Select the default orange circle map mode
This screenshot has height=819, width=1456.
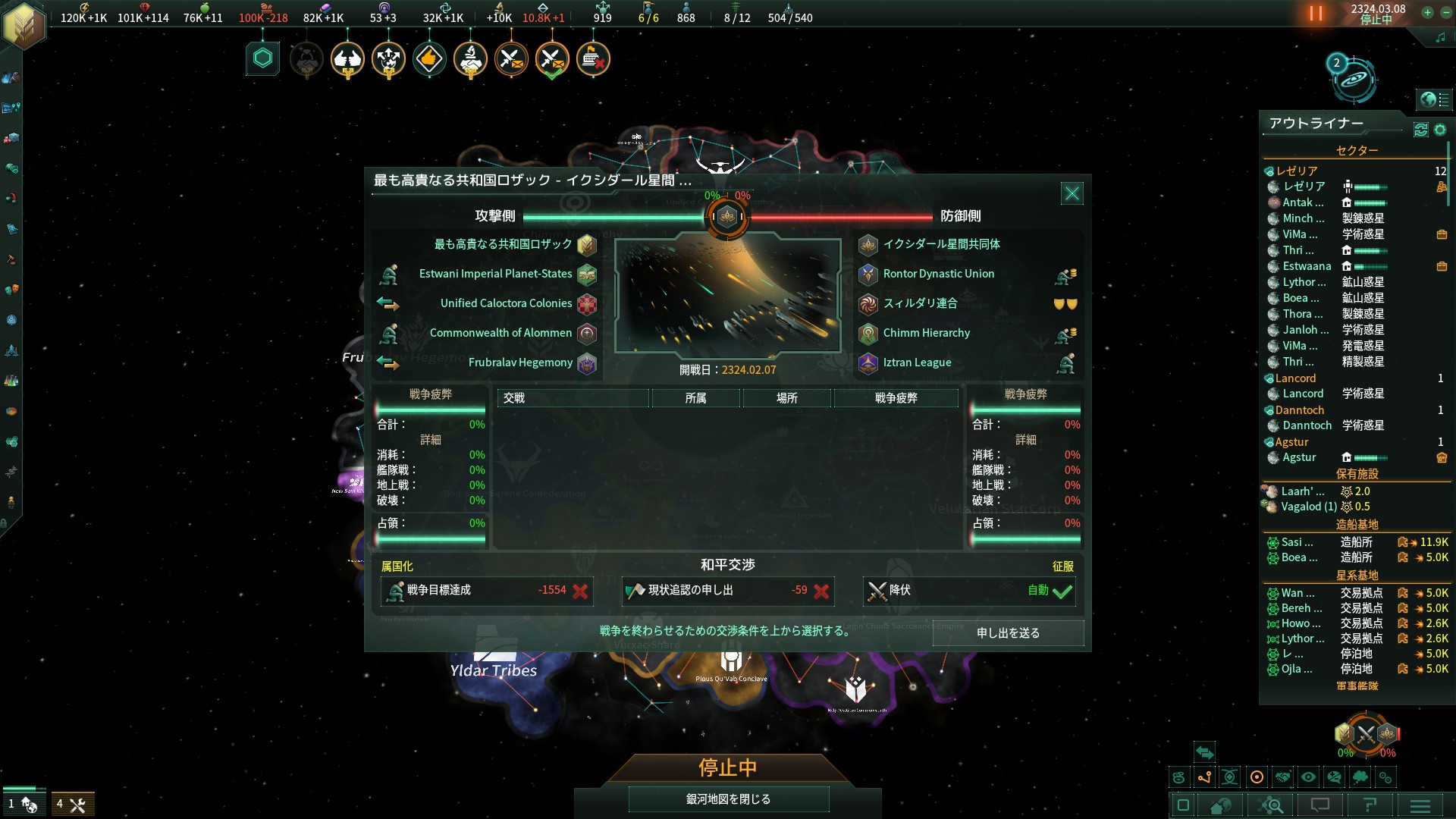pos(1257,777)
